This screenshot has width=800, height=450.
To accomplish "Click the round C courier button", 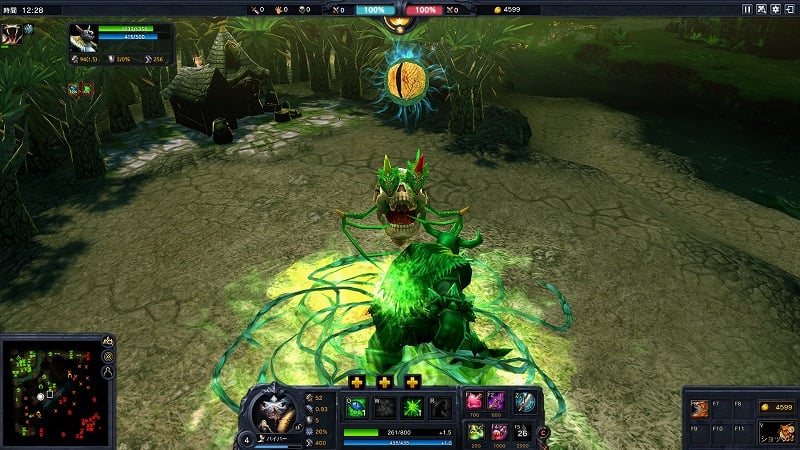I will (x=543, y=432).
